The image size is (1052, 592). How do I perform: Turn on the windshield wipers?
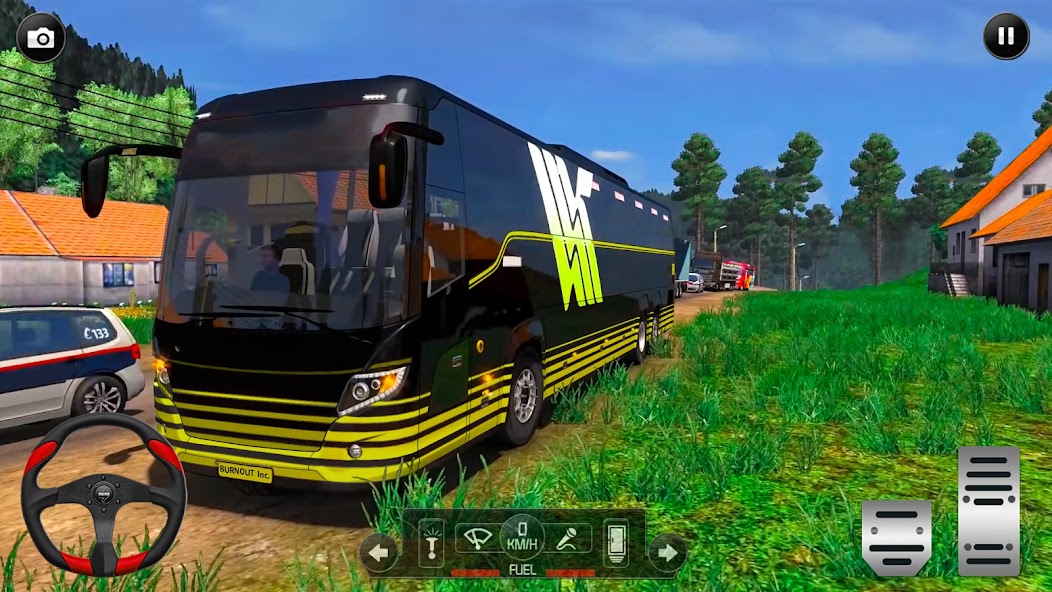pyautogui.click(x=477, y=539)
